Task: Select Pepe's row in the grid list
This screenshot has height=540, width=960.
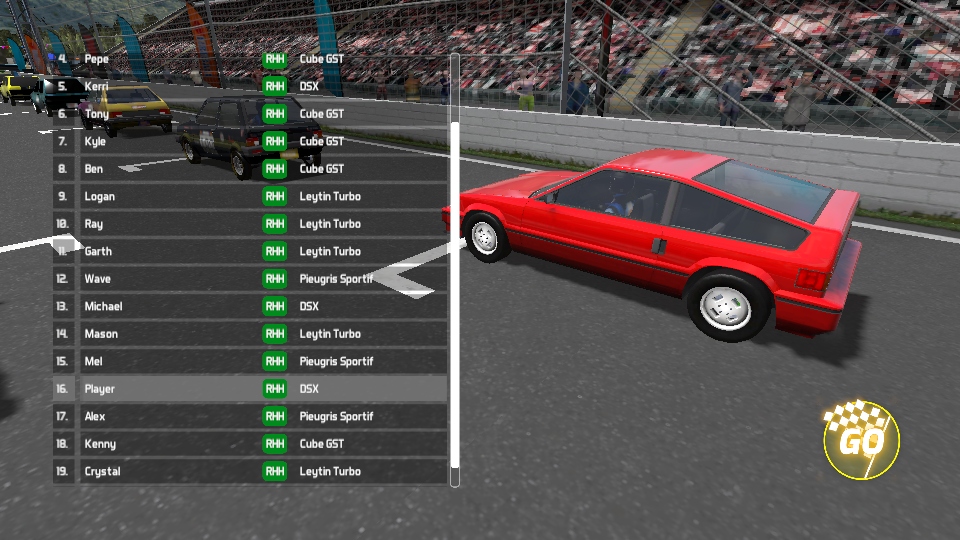Action: (x=250, y=59)
